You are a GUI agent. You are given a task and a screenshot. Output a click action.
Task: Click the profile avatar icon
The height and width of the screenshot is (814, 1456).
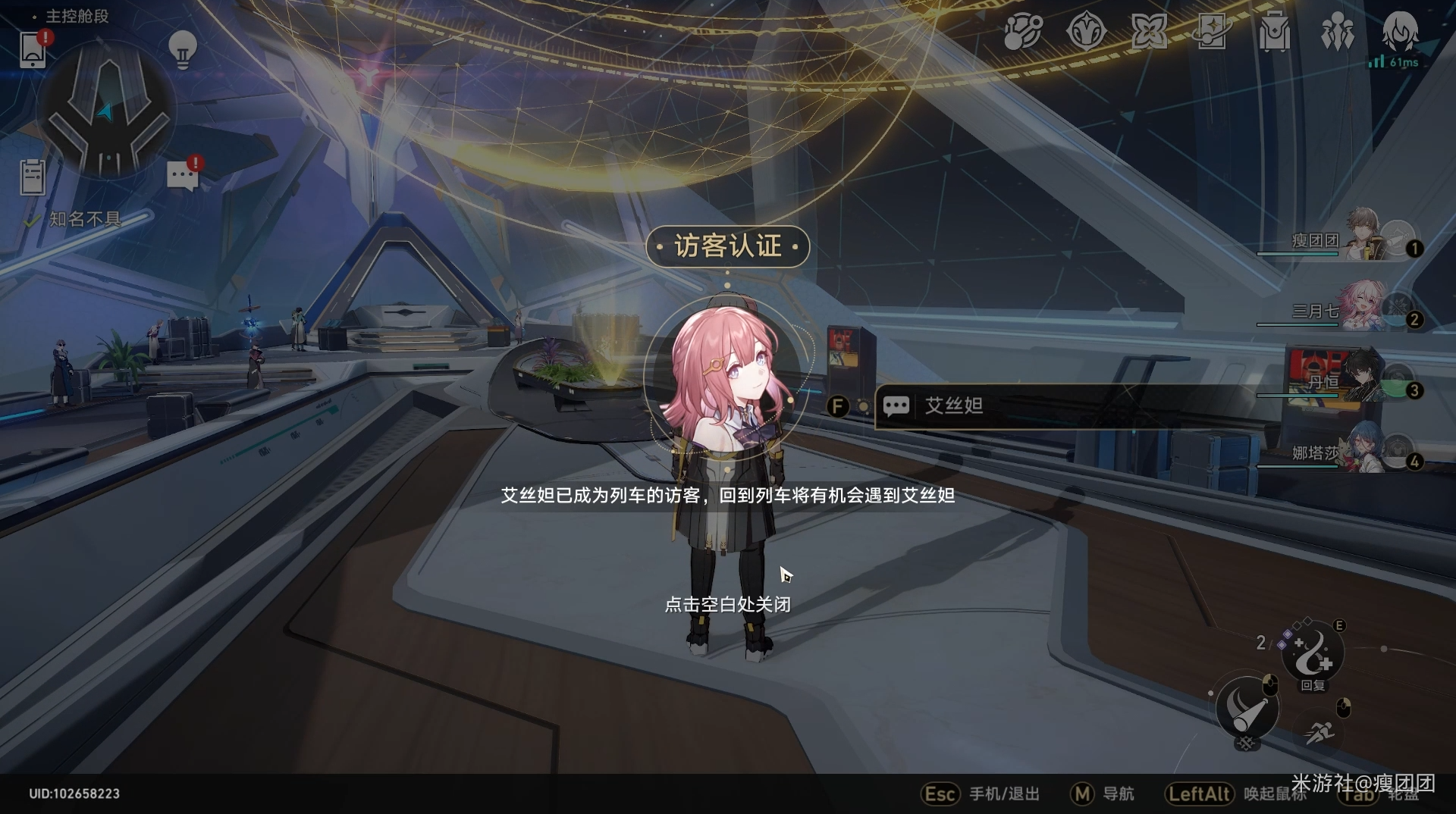(1399, 32)
